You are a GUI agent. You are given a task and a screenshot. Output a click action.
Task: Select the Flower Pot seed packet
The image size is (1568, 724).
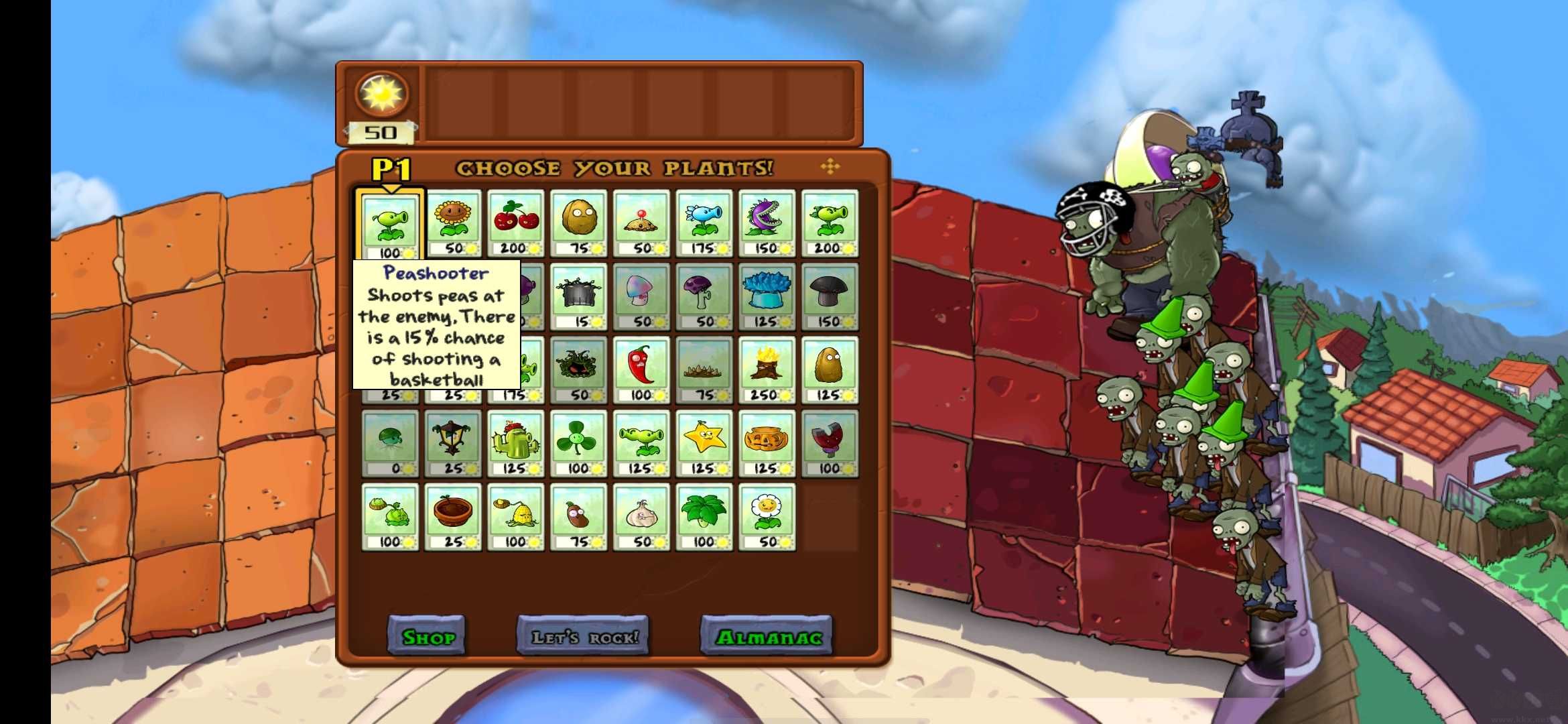coord(453,517)
